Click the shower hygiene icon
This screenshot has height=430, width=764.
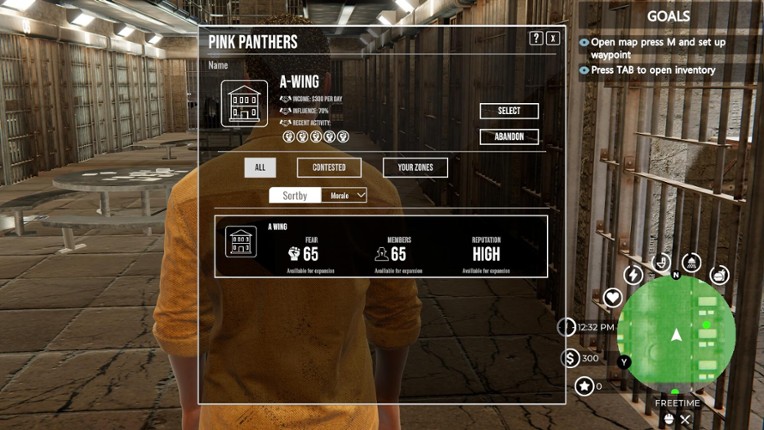(691, 263)
